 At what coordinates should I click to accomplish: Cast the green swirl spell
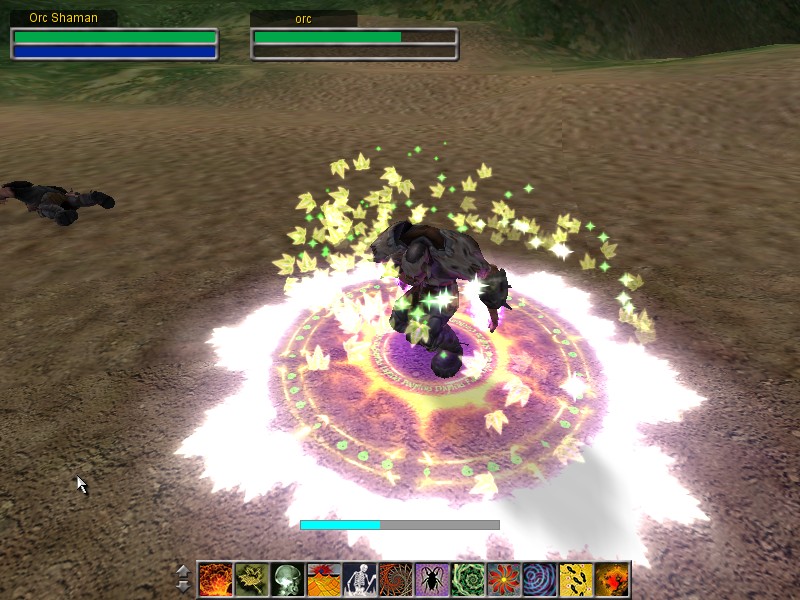click(468, 579)
